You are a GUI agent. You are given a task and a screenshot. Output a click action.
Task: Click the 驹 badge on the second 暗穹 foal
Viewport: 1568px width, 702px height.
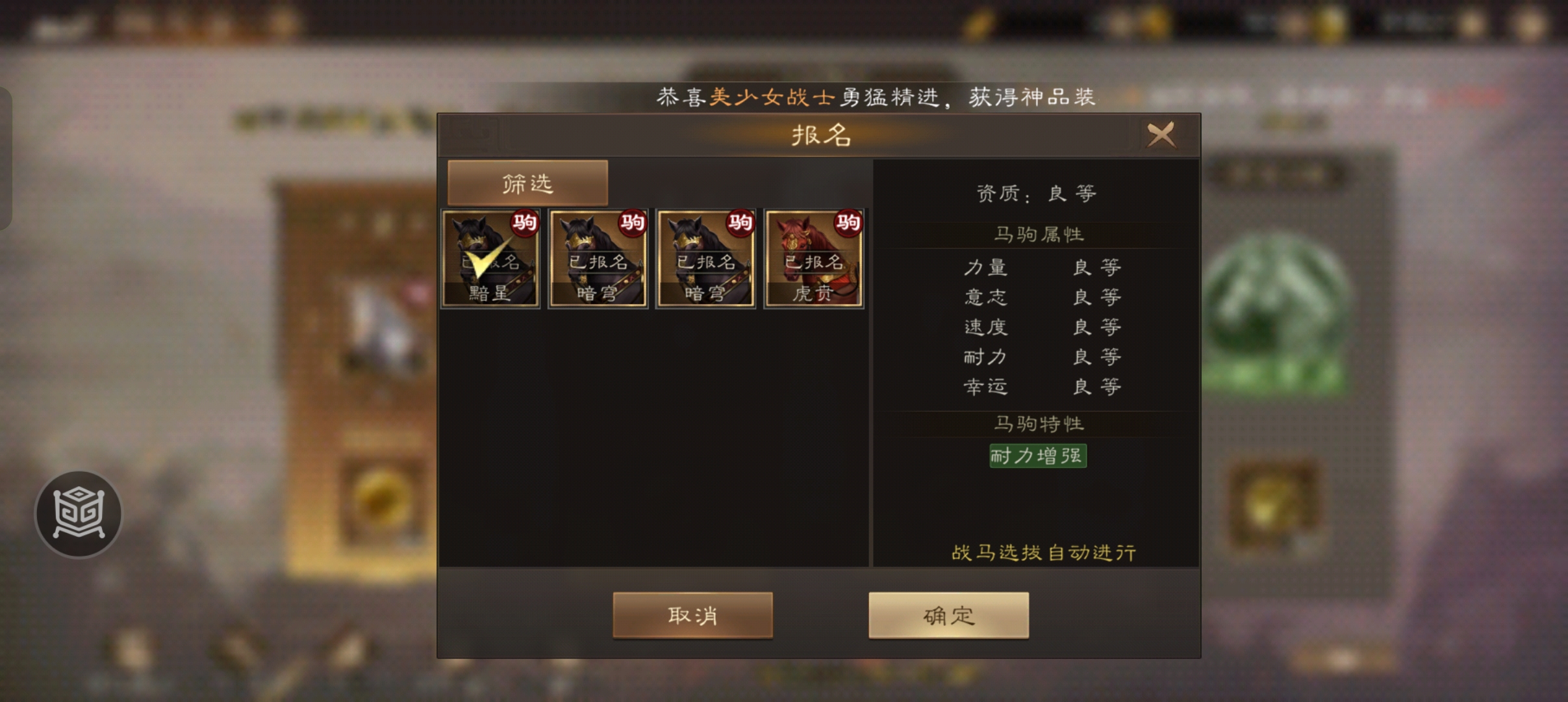(741, 223)
